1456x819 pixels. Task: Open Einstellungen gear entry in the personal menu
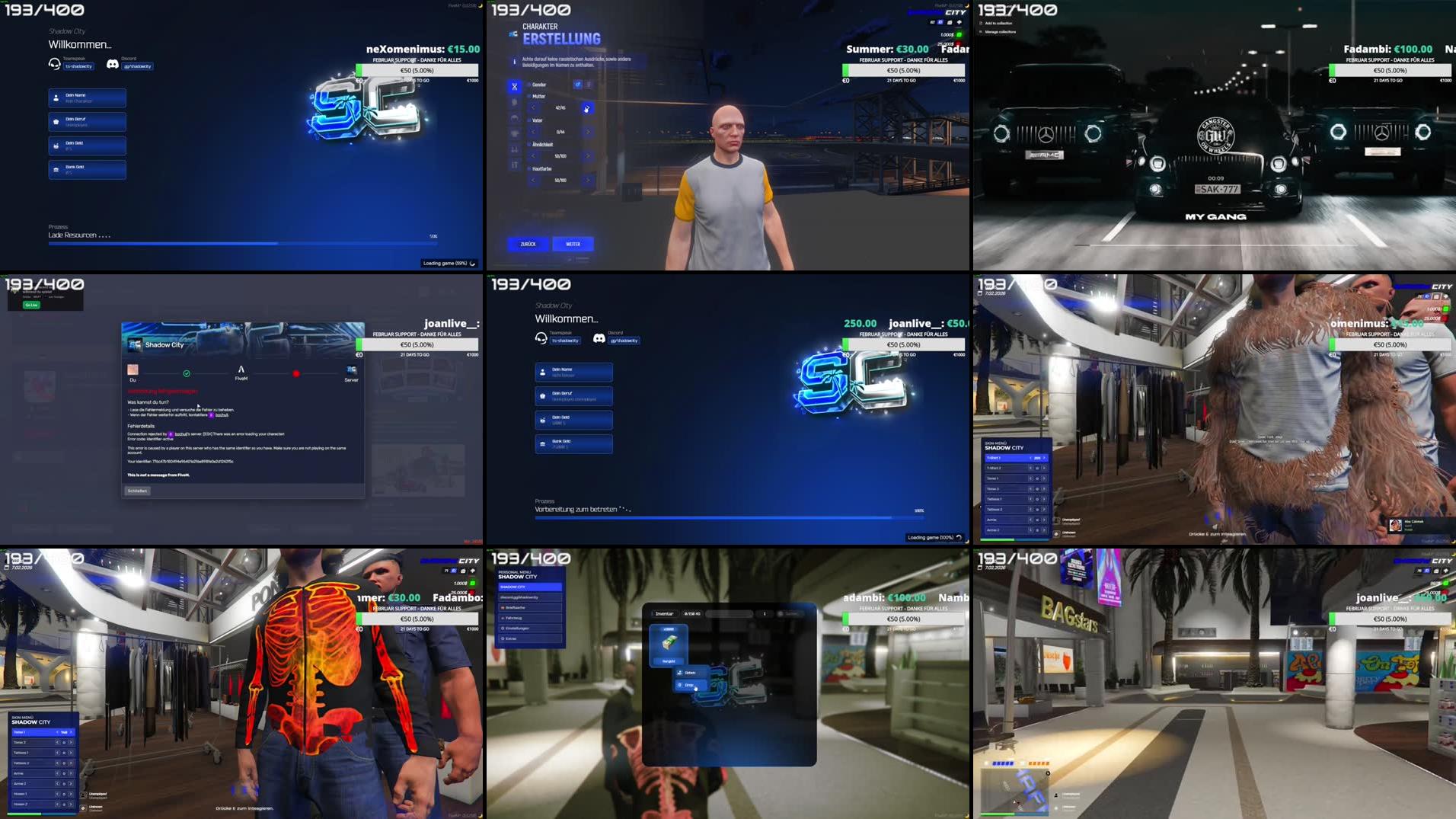click(x=531, y=629)
